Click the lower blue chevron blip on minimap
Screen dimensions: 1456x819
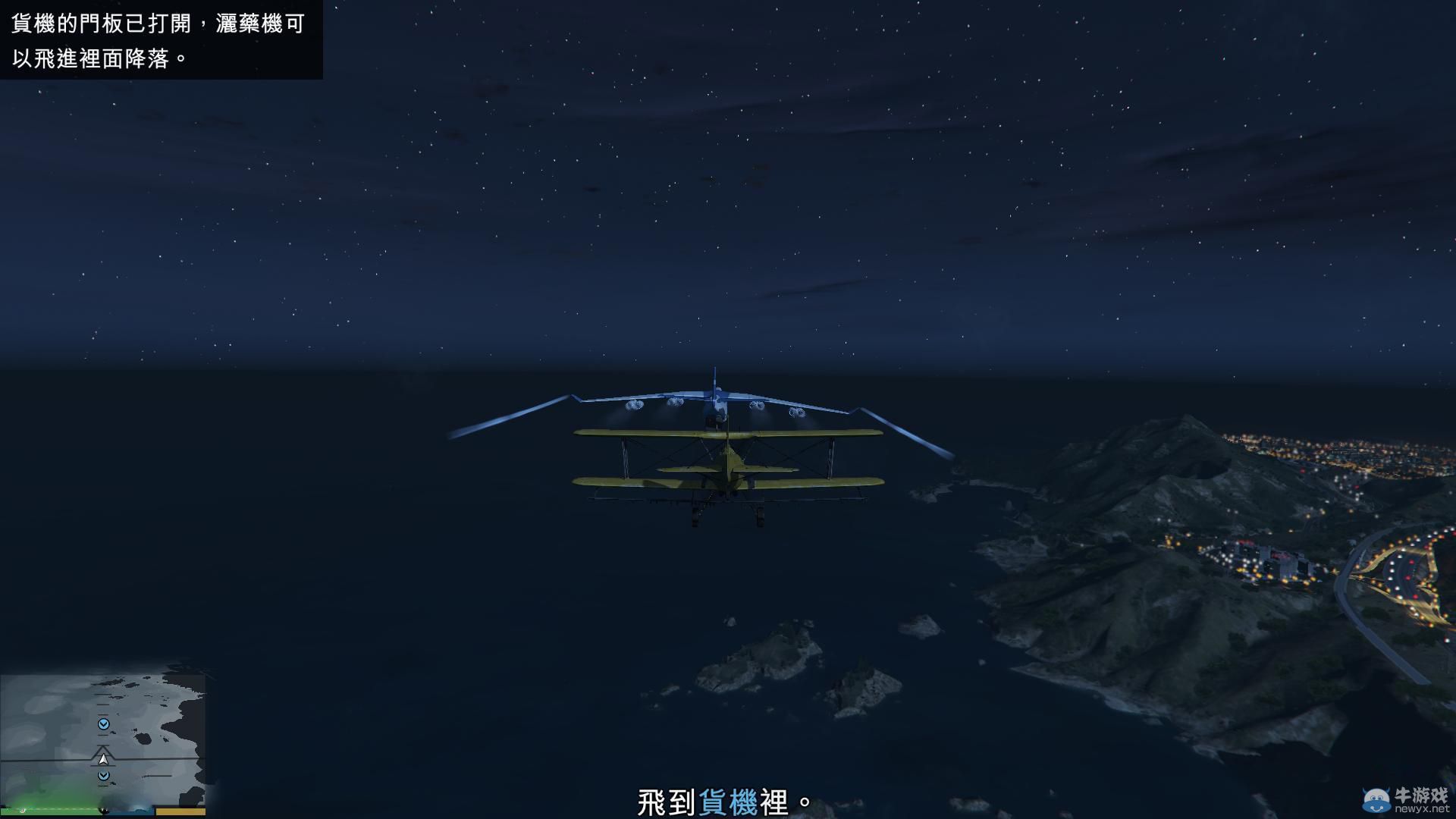pos(103,775)
